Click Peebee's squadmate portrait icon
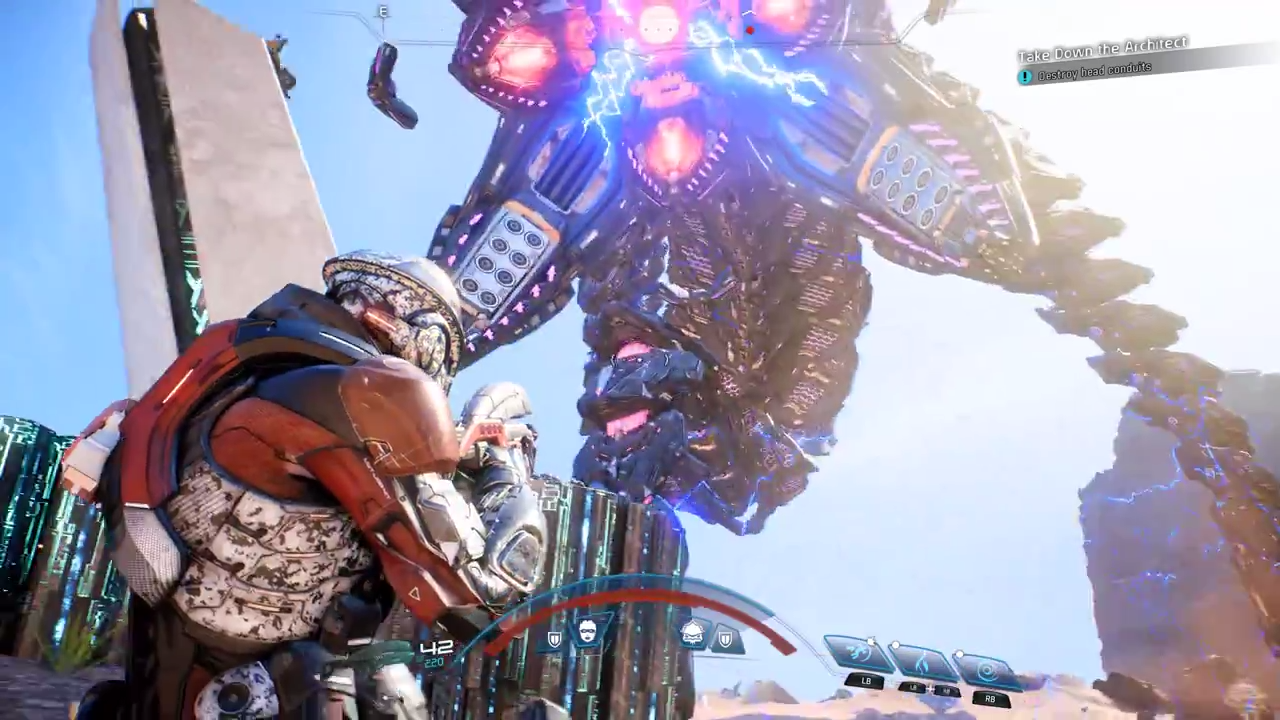Image resolution: width=1280 pixels, height=720 pixels. coord(586,630)
